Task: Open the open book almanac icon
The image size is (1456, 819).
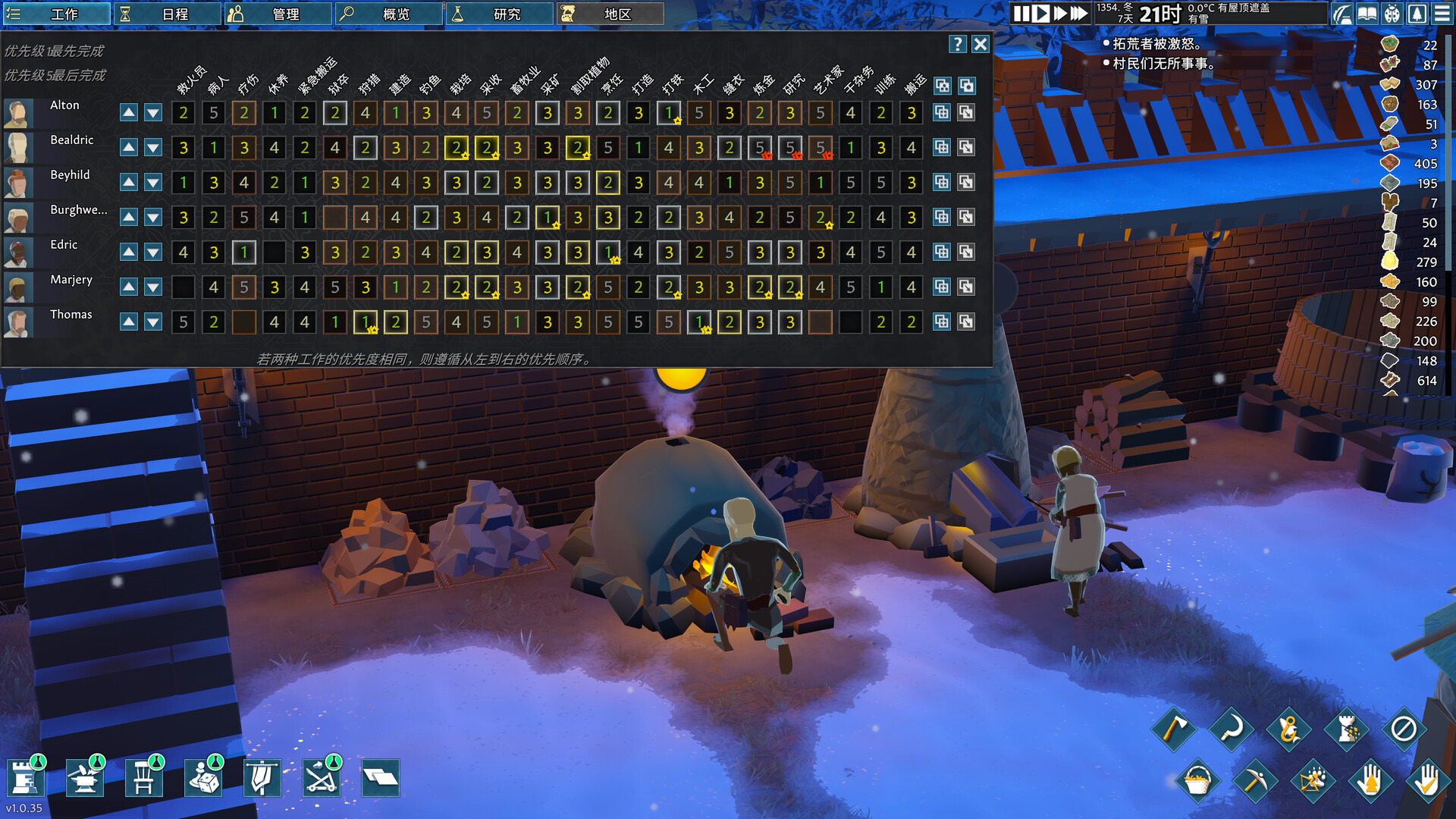Action: [1367, 14]
